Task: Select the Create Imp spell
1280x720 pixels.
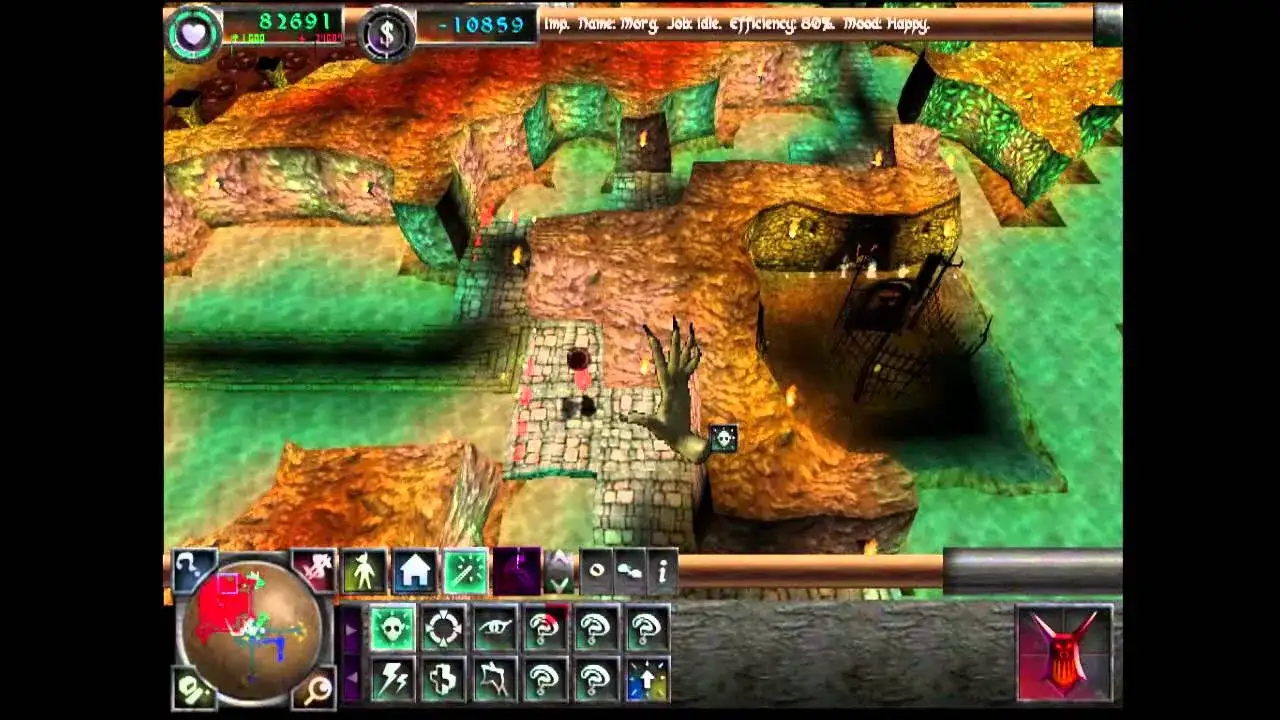Action: [392, 628]
